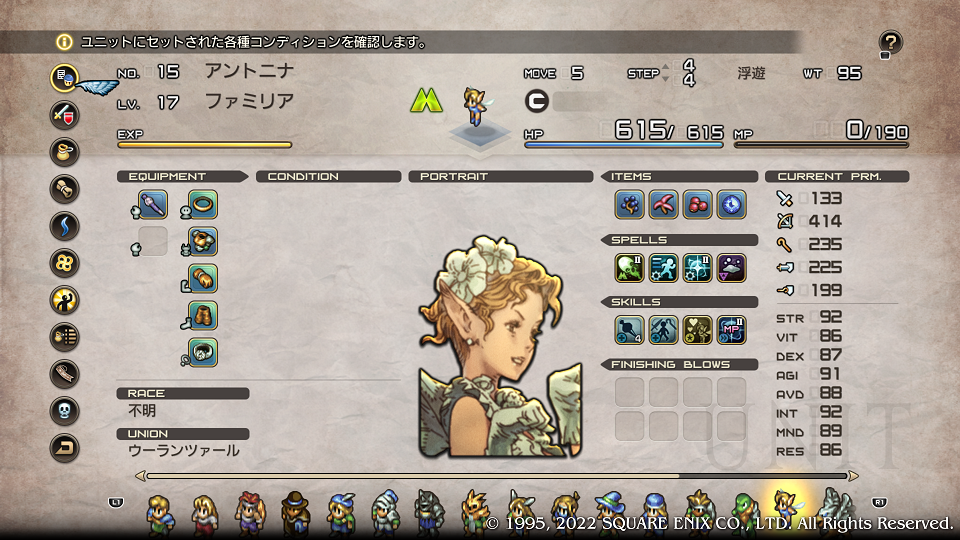This screenshot has height=540, width=960.
Task: Inspect the MP recovery skill icon
Action: [731, 330]
